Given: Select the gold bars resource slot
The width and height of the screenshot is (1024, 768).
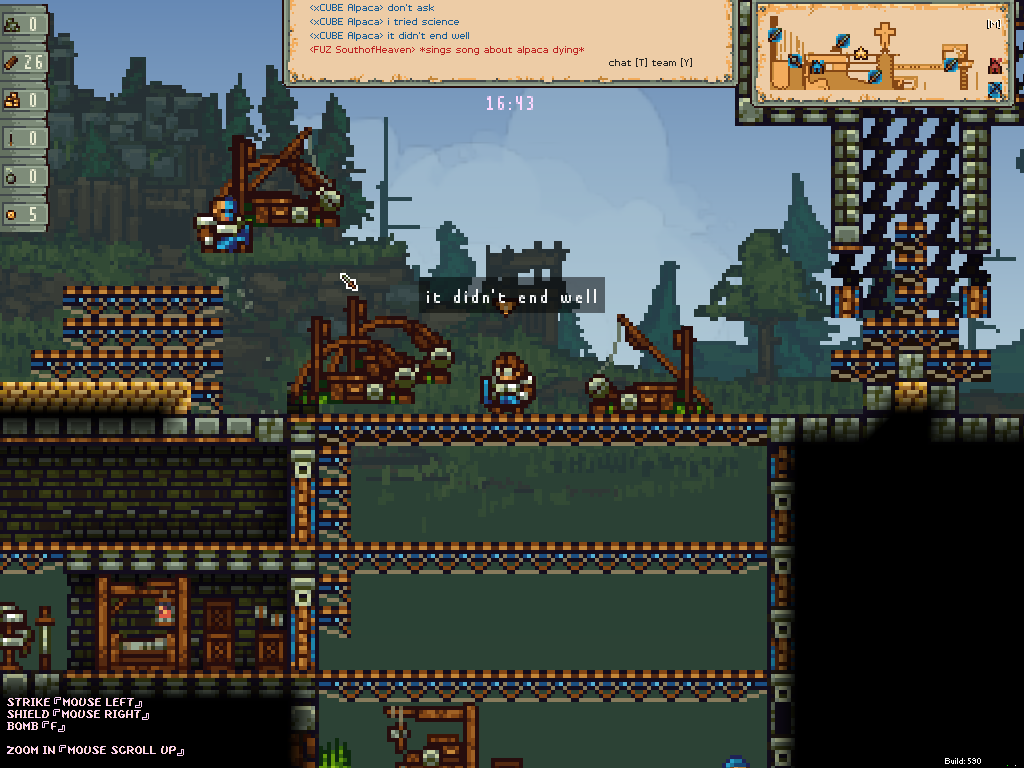Looking at the screenshot, I should 25,100.
